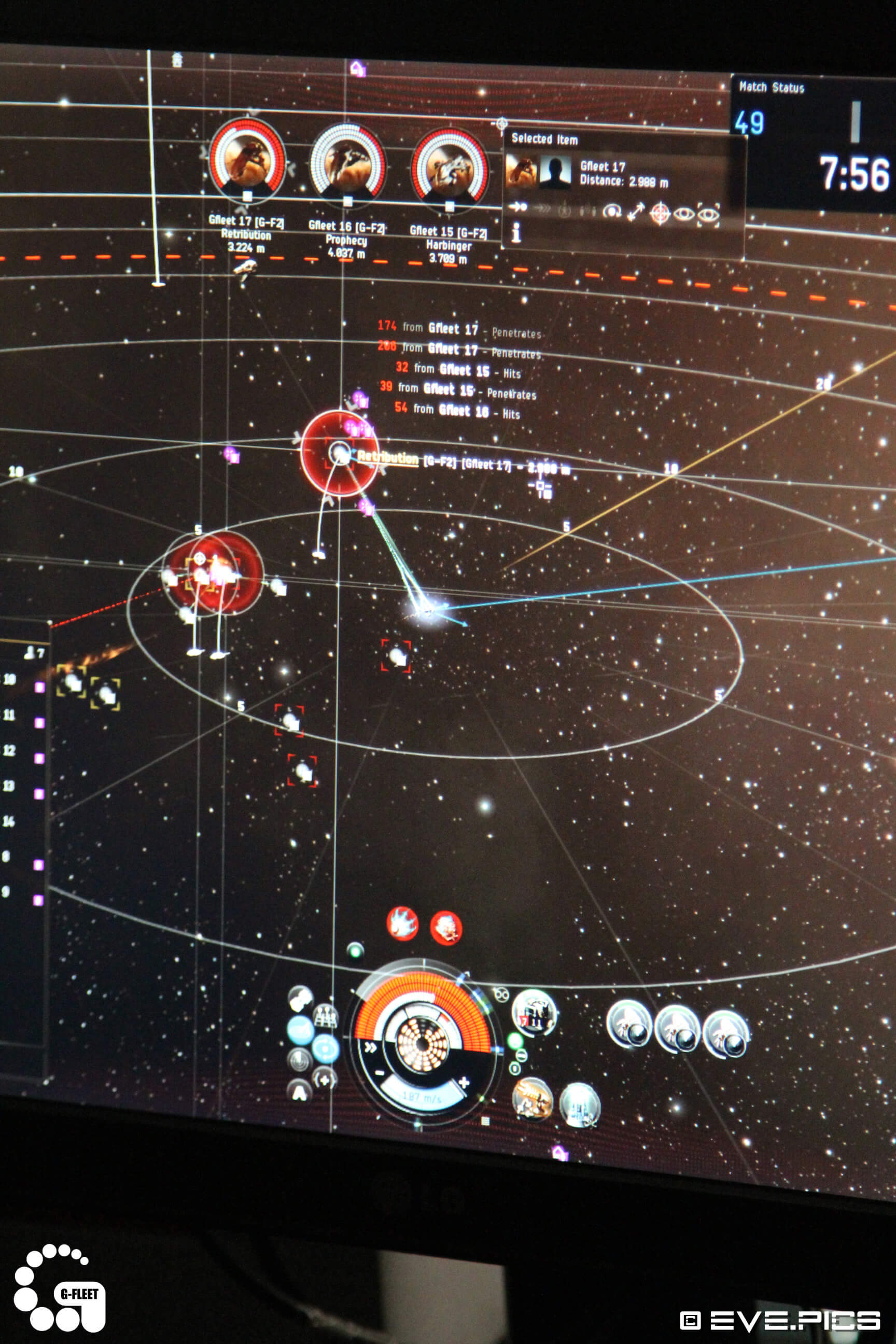This screenshot has width=896, height=1344.
Task: Click the bracketed eye camera tracking button
Action: 709,215
